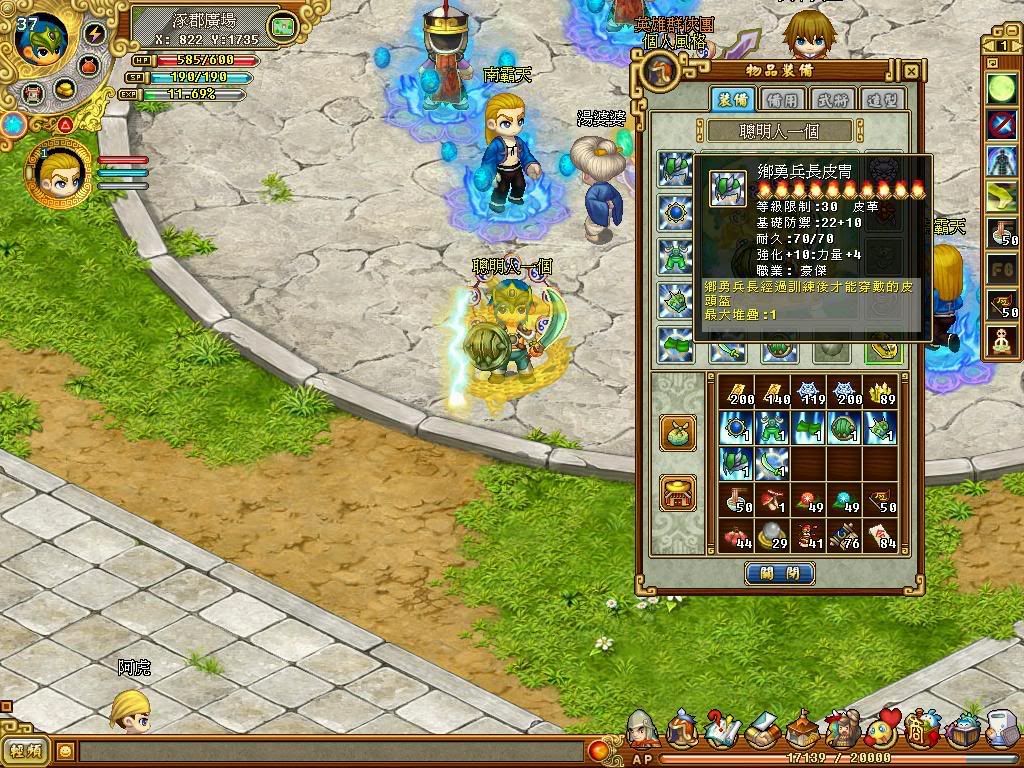
Task: Select the curved green sword in the bag
Action: [771, 464]
